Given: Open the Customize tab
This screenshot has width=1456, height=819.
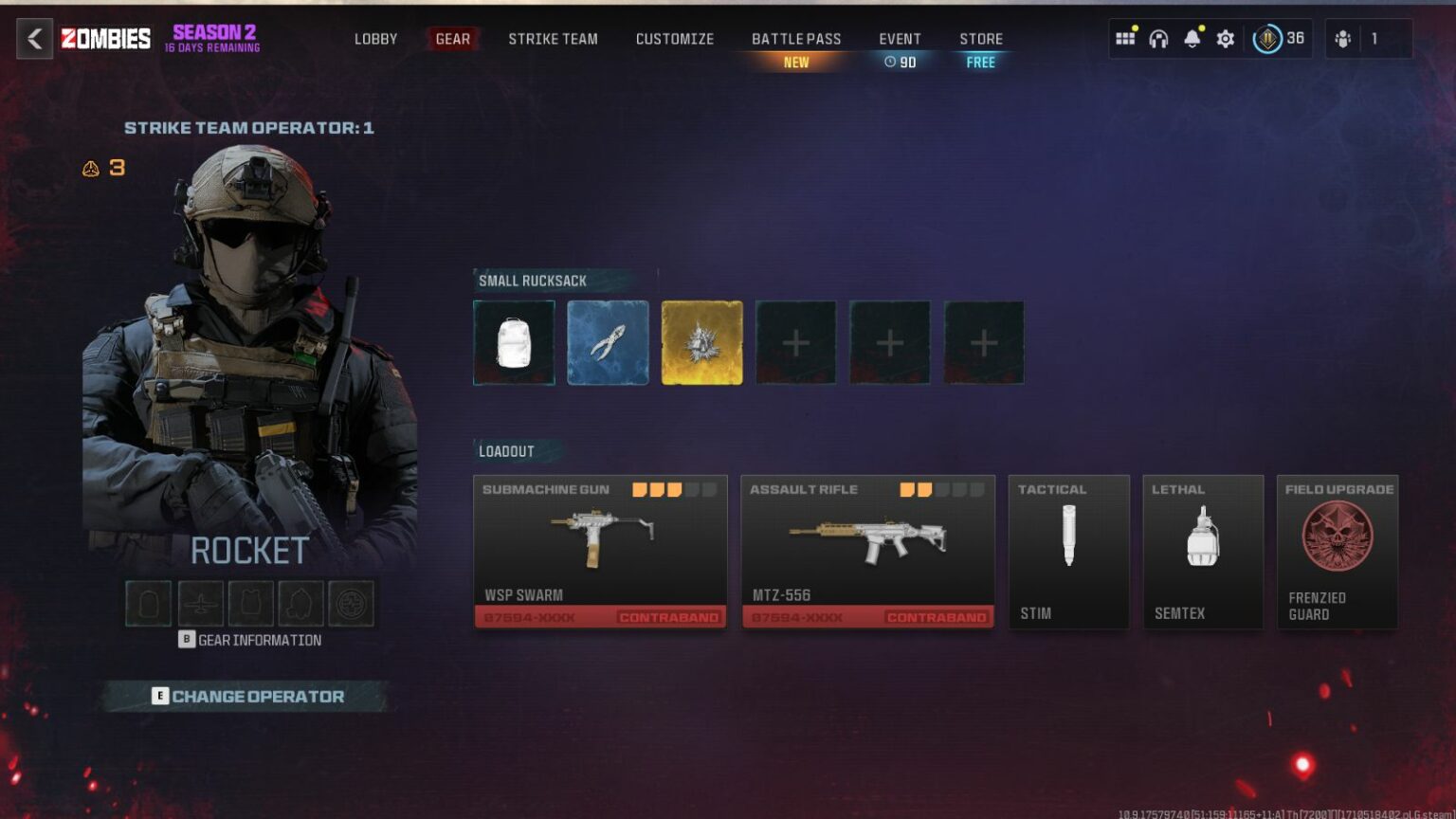Looking at the screenshot, I should pyautogui.click(x=674, y=39).
